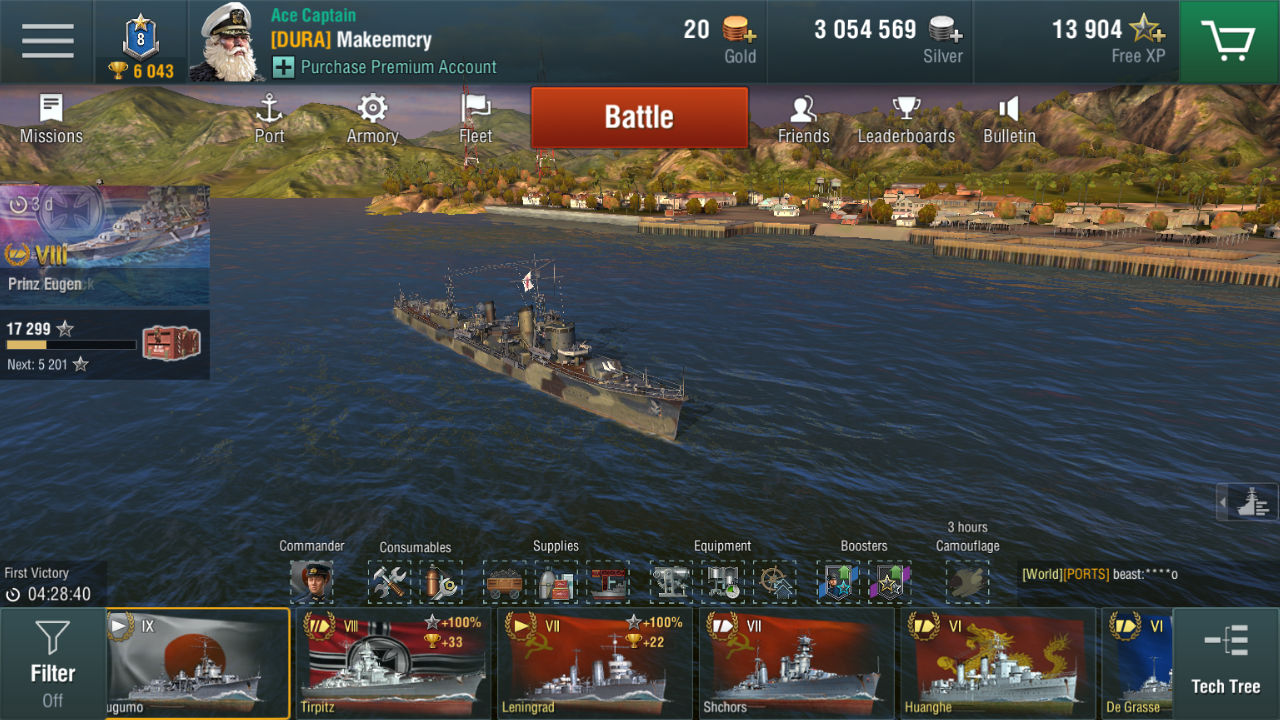The height and width of the screenshot is (720, 1280).
Task: View the Leaderboards
Action: point(906,119)
